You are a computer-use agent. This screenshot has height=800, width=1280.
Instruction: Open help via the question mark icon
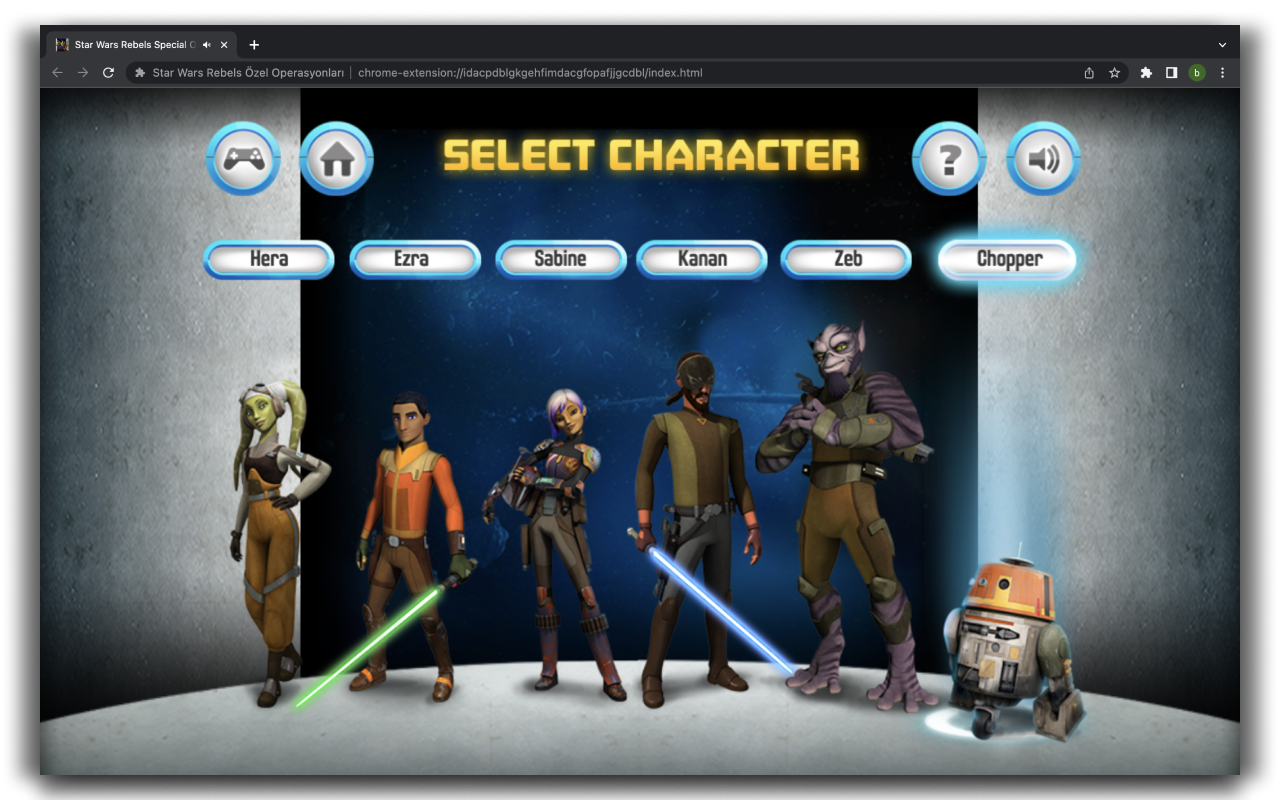pyautogui.click(x=949, y=158)
